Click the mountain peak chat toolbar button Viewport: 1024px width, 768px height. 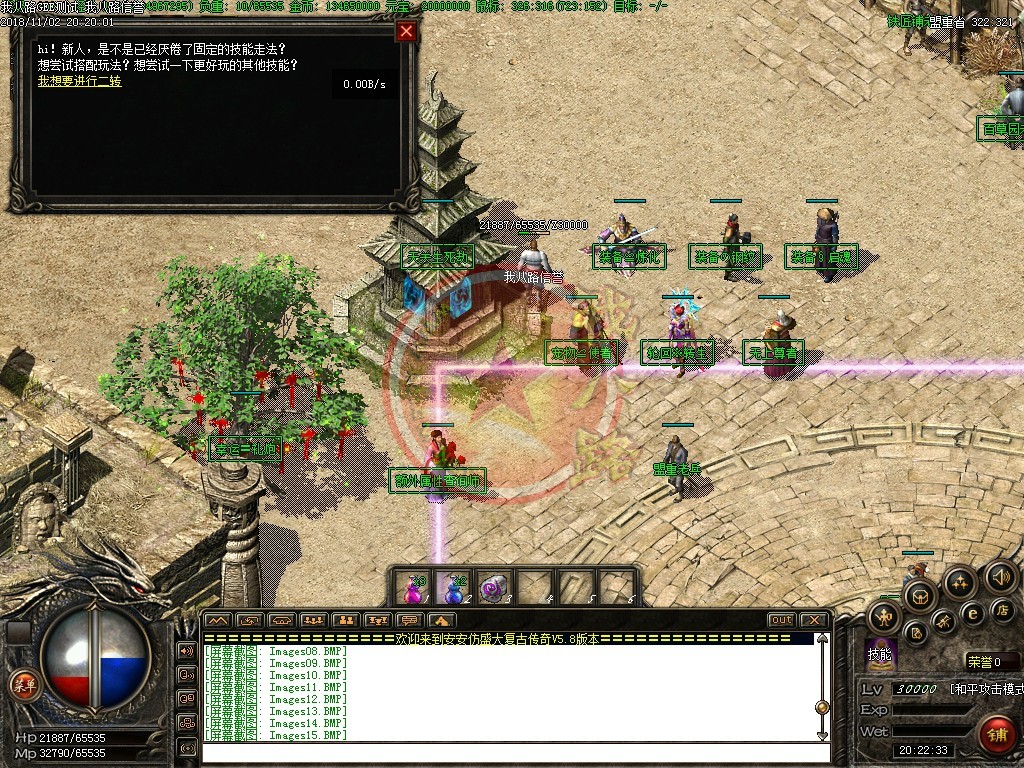tap(218, 620)
